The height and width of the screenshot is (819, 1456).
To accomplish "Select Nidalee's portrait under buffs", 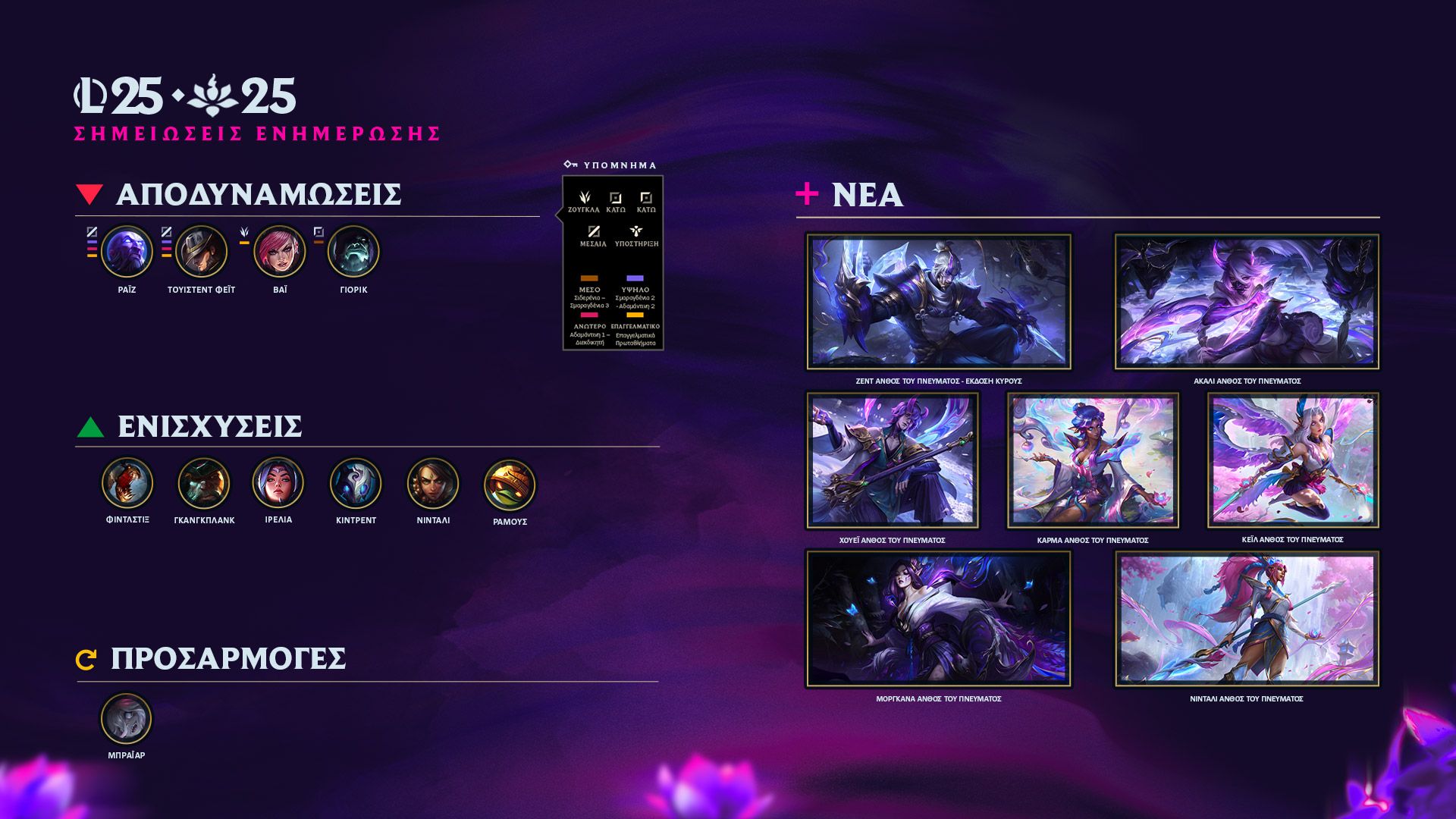I will pos(433,483).
